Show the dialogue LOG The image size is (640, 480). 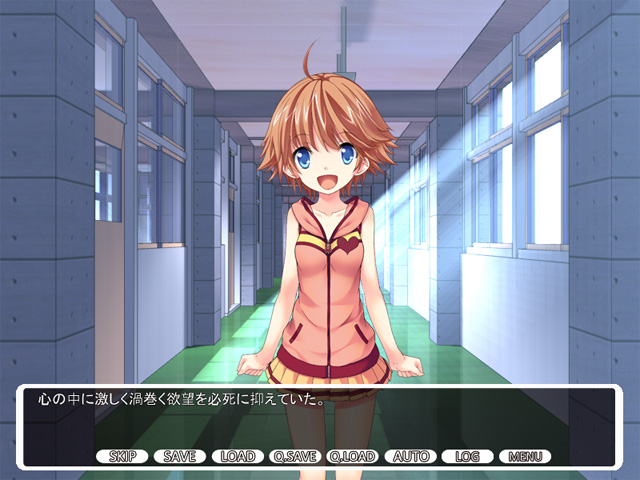pyautogui.click(x=467, y=456)
